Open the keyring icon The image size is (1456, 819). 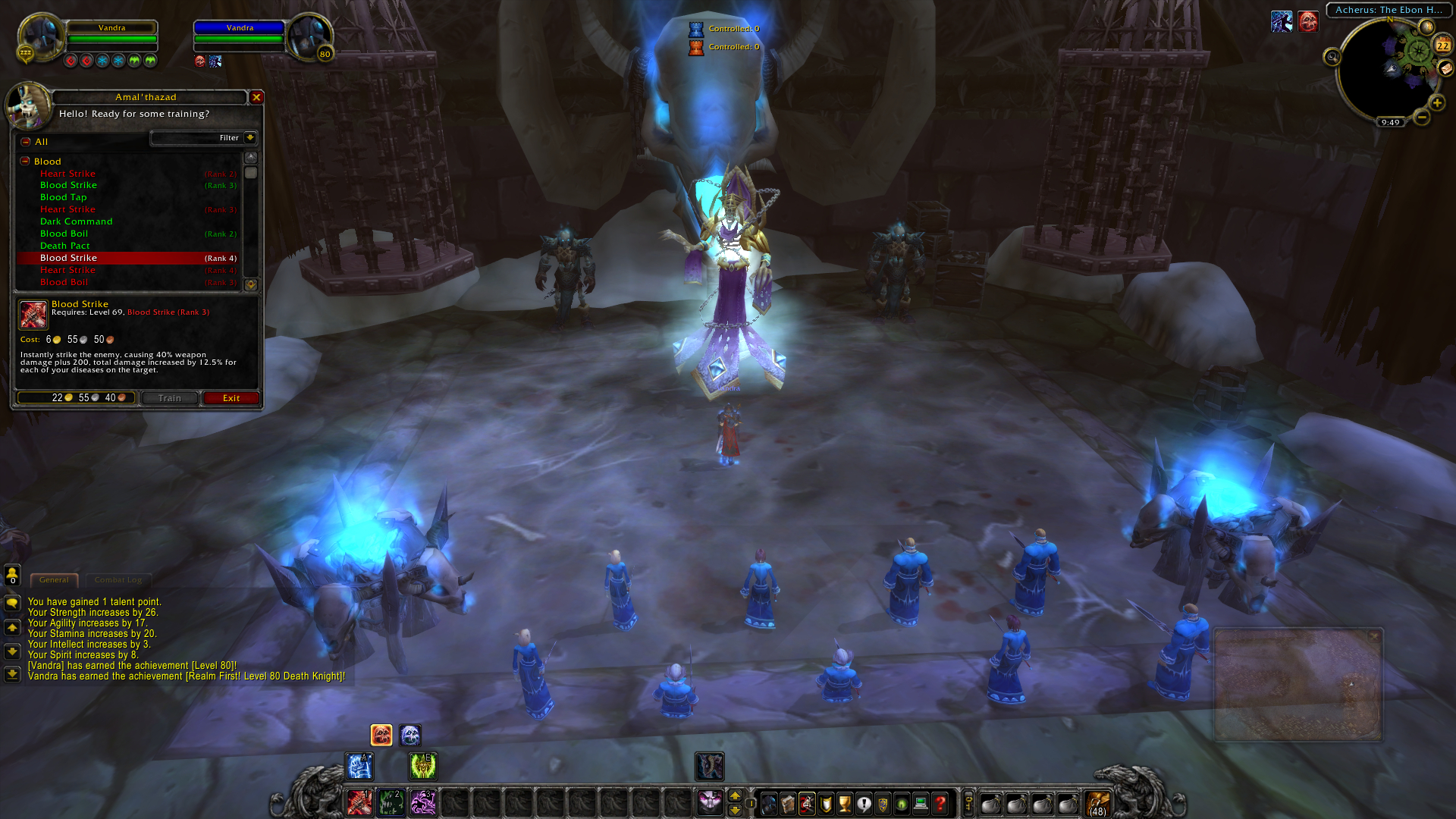[968, 804]
